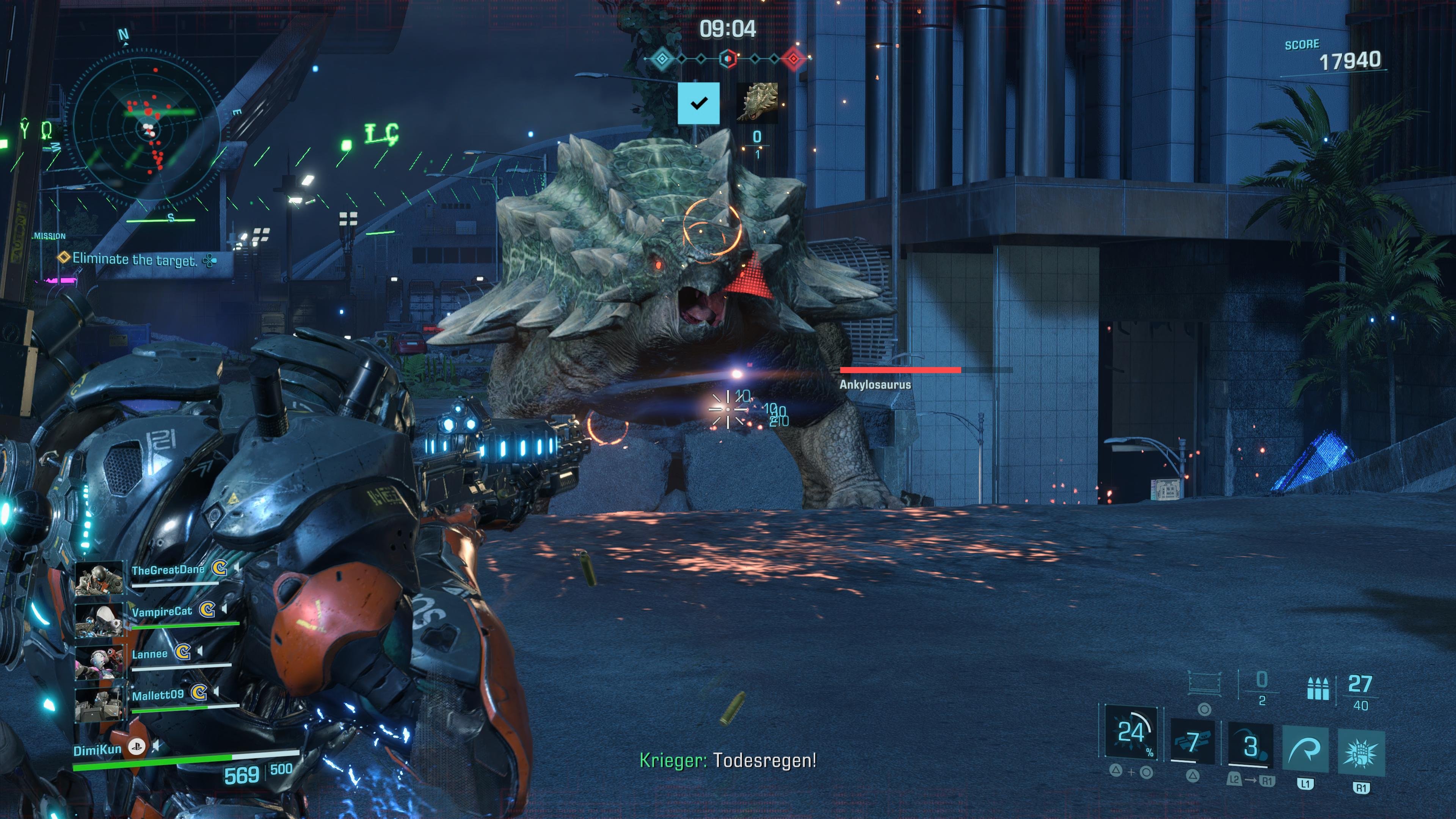Viewport: 1456px width, 819px height.
Task: Click the Ankylosaurus target icon
Action: pos(758,102)
